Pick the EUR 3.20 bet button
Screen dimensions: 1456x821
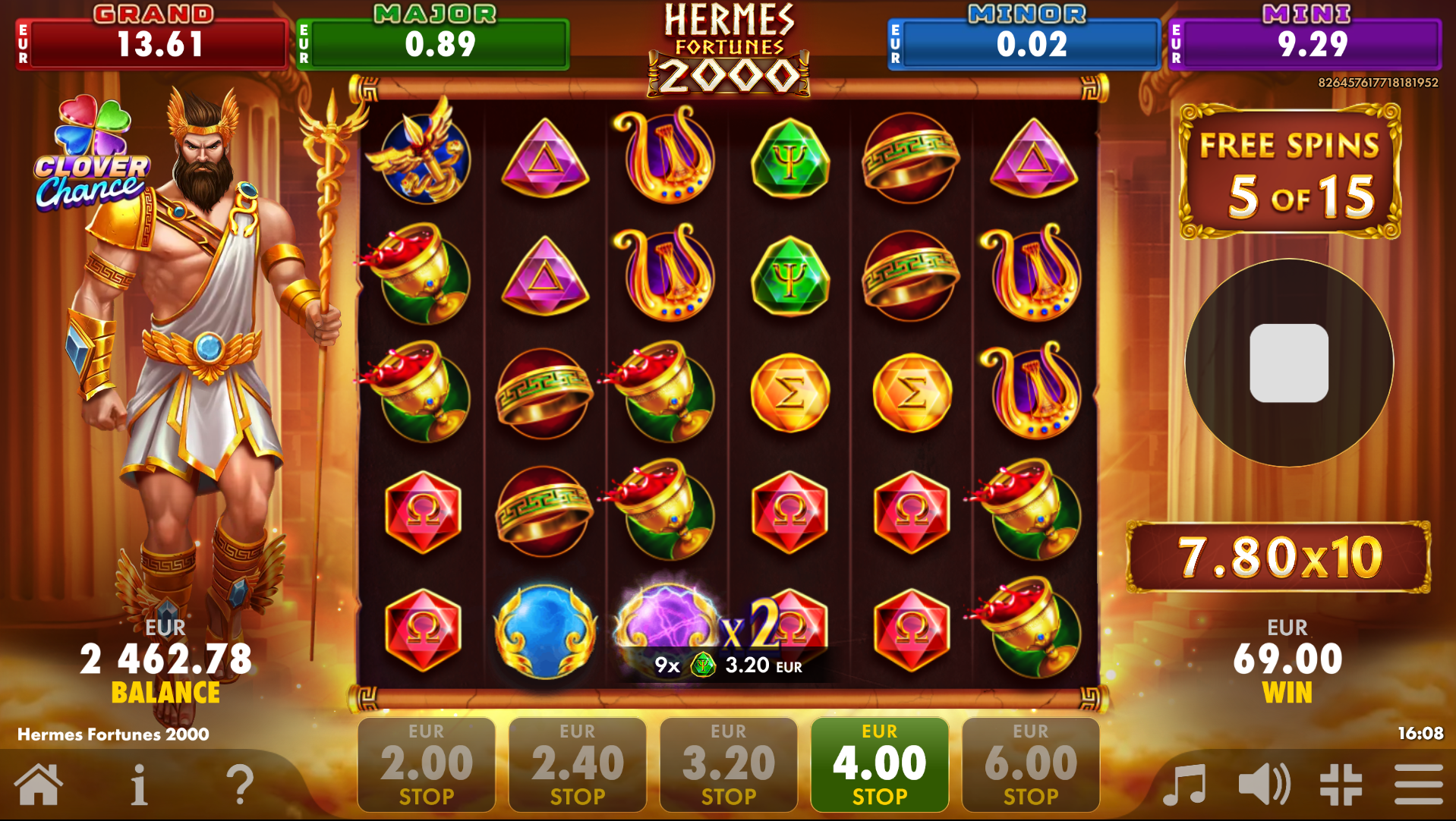tap(728, 764)
